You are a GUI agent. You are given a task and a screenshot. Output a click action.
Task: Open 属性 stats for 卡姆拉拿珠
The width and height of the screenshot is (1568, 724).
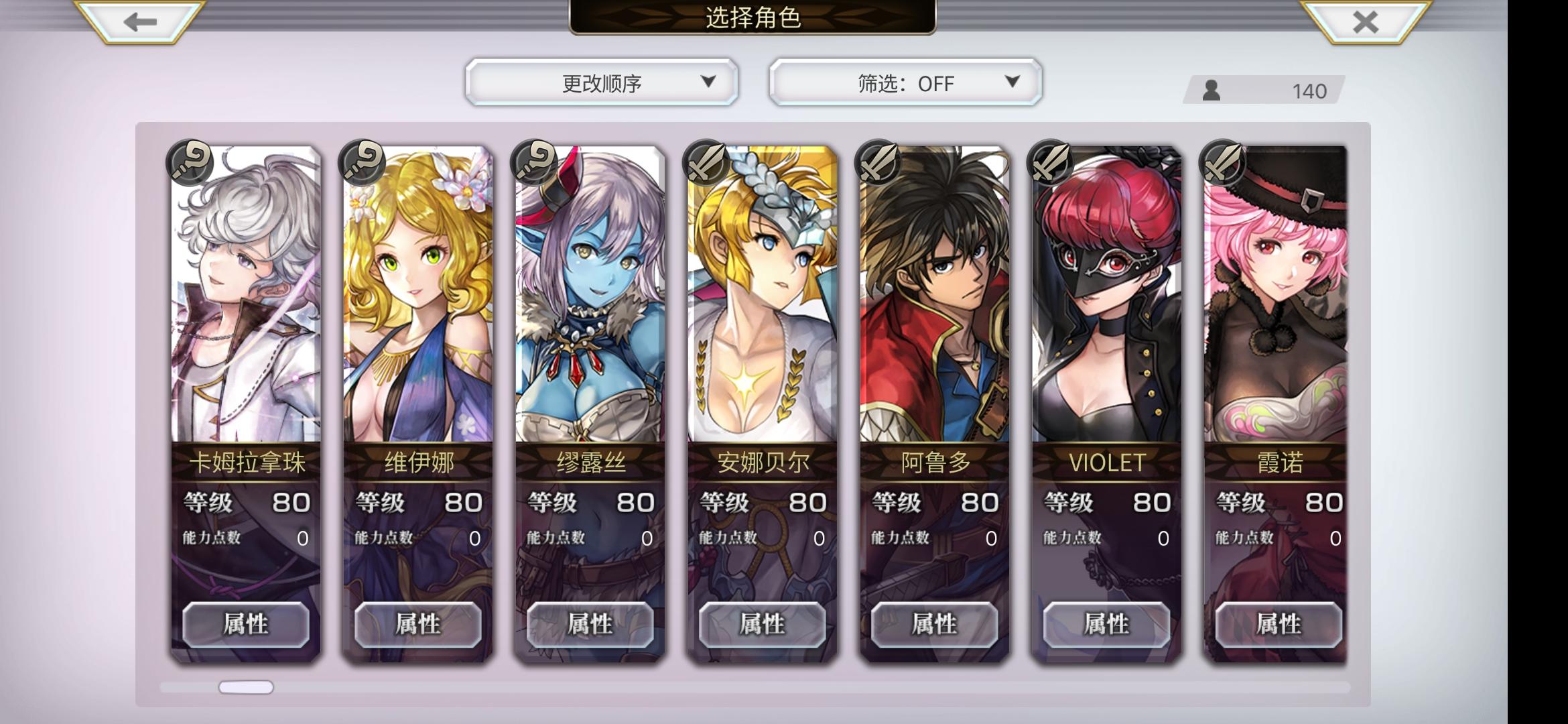coord(246,624)
